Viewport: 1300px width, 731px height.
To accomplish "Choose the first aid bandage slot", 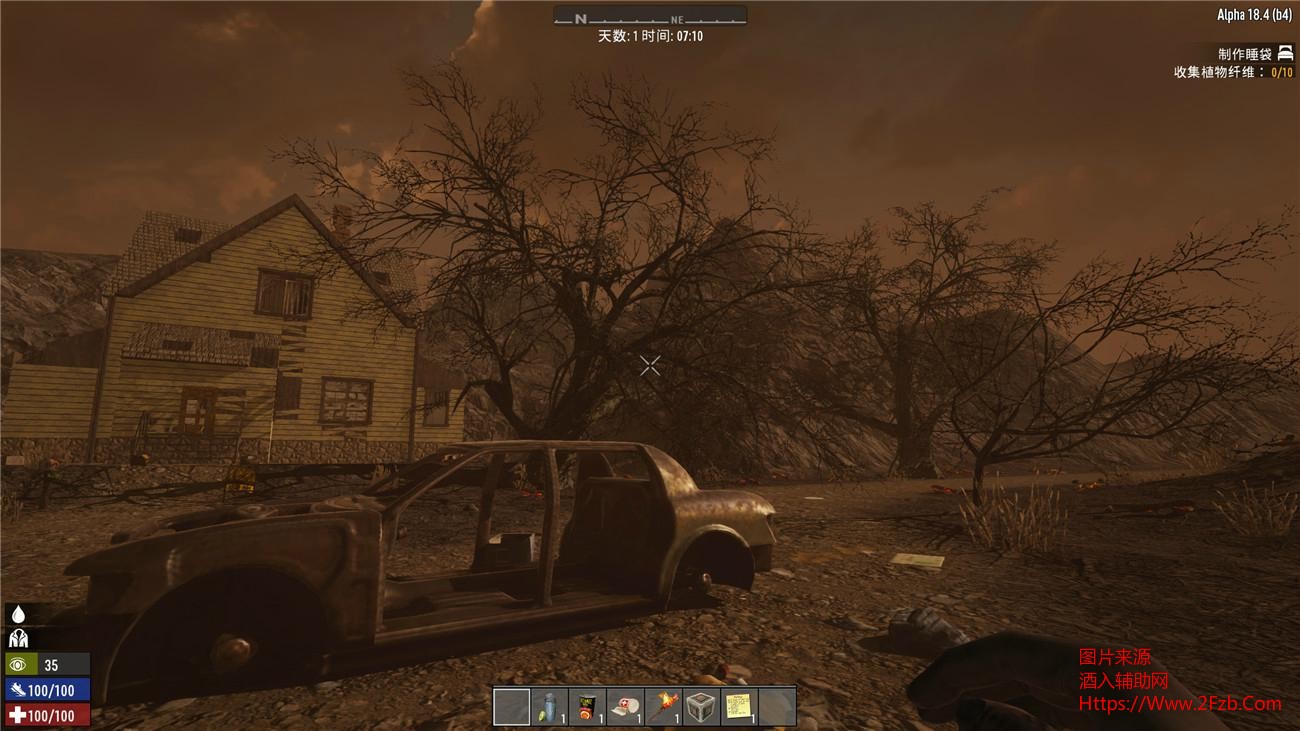I will (x=626, y=707).
